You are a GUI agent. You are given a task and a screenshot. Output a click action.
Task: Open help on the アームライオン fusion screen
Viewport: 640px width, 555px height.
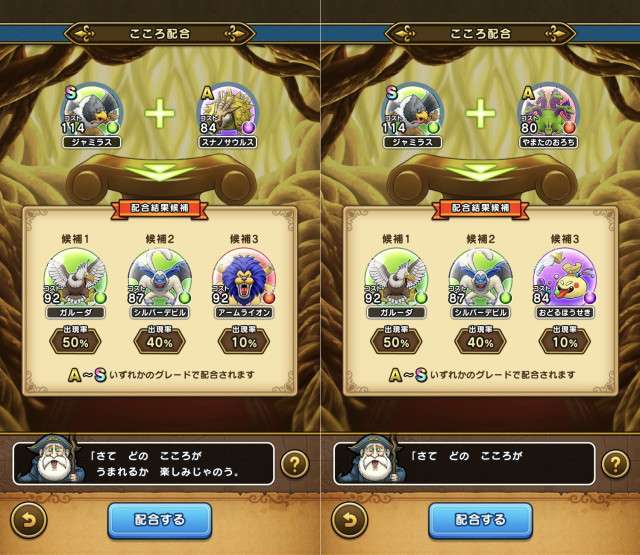[293, 464]
